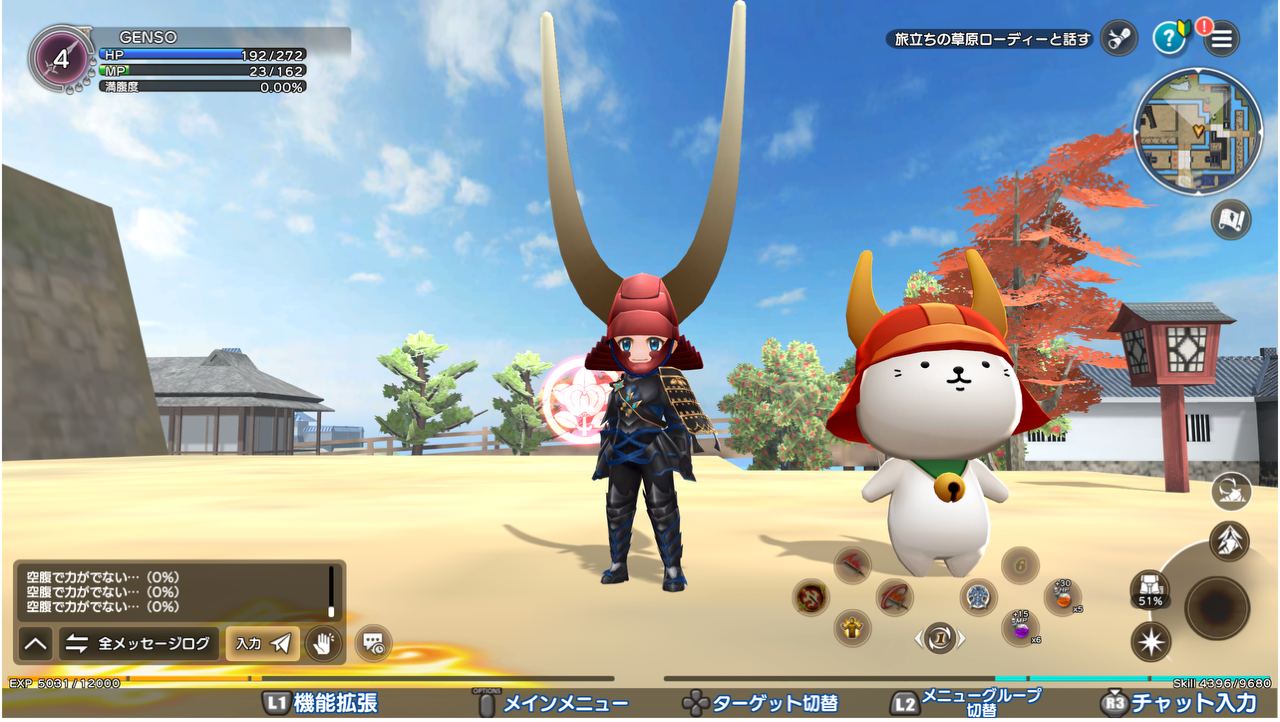
Task: Open the waving hand emote menu
Action: pyautogui.click(x=324, y=643)
